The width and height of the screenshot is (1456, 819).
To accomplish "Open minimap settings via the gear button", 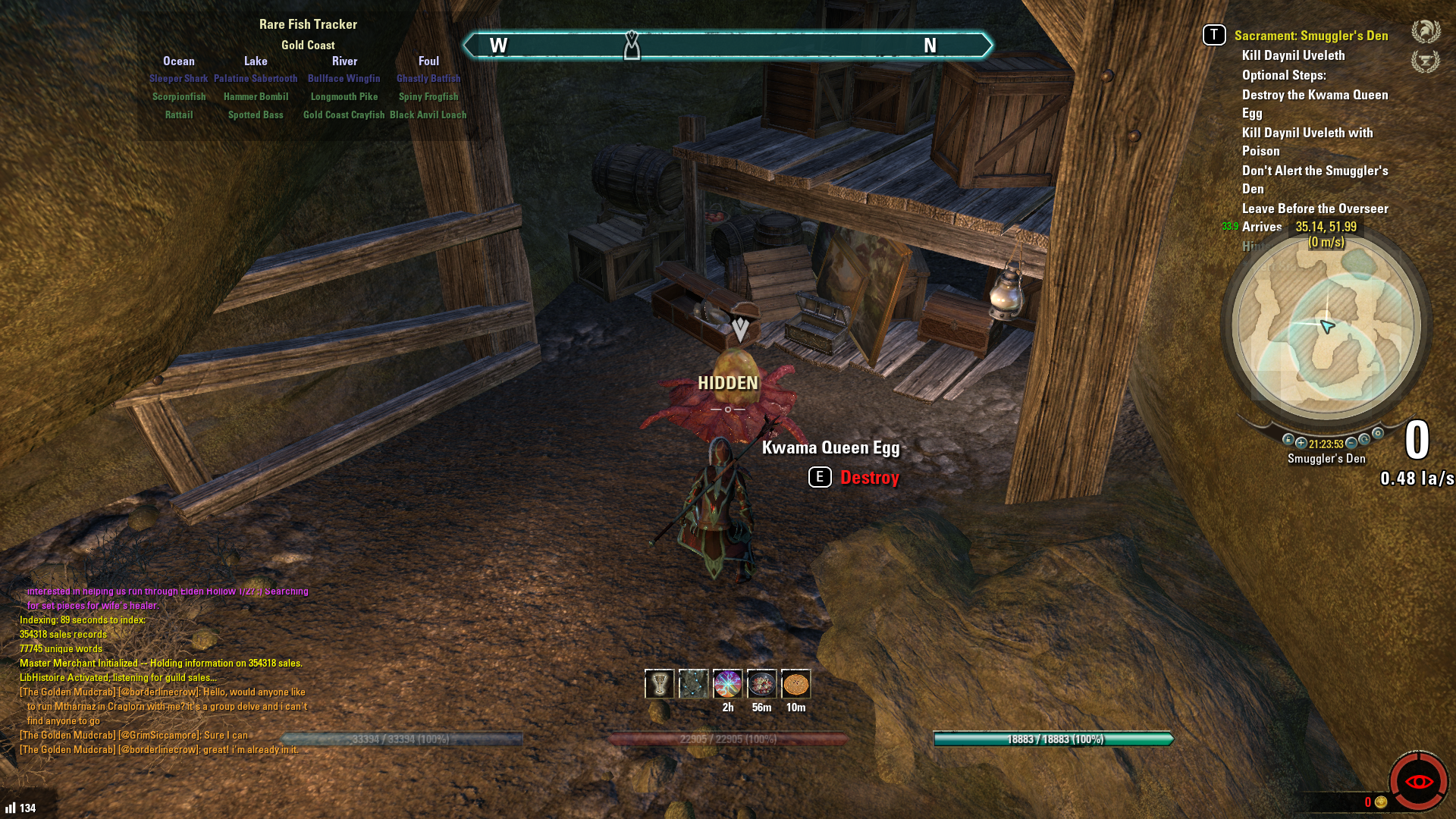I will point(1378,433).
